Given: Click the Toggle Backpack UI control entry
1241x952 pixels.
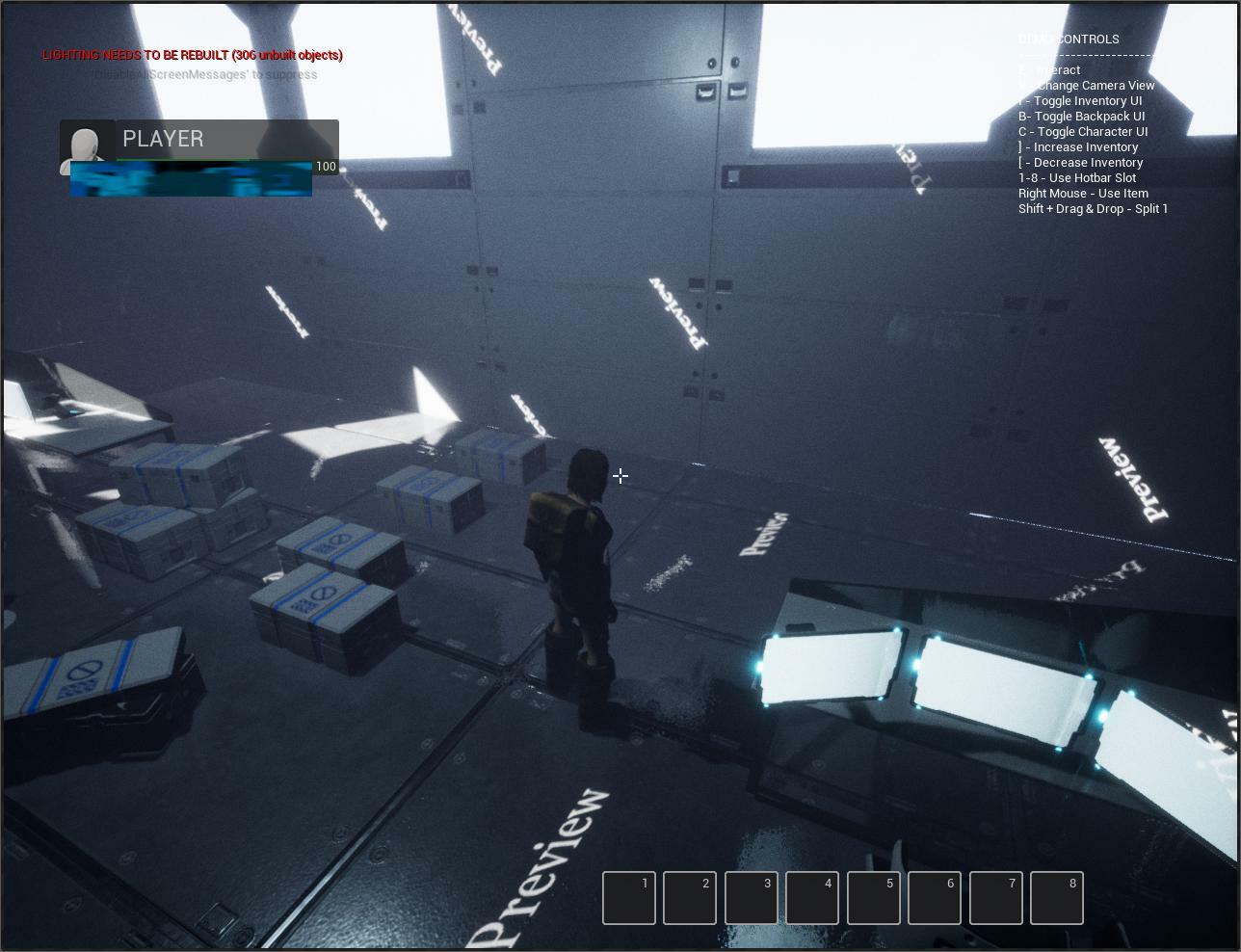Looking at the screenshot, I should point(1081,116).
